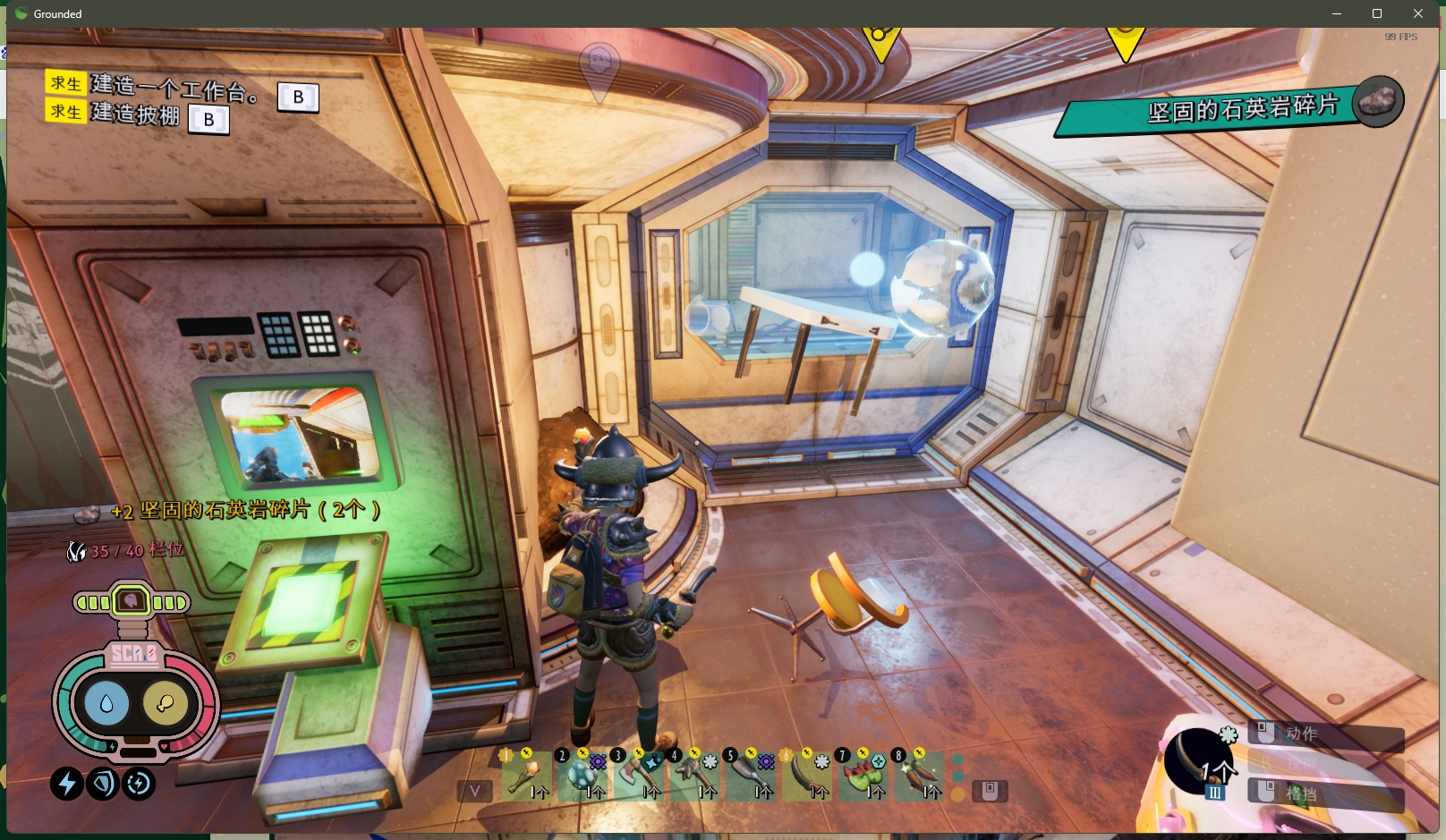Choose the arrows in hotbar slot 8
Image resolution: width=1446 pixels, height=840 pixels.
(x=921, y=776)
